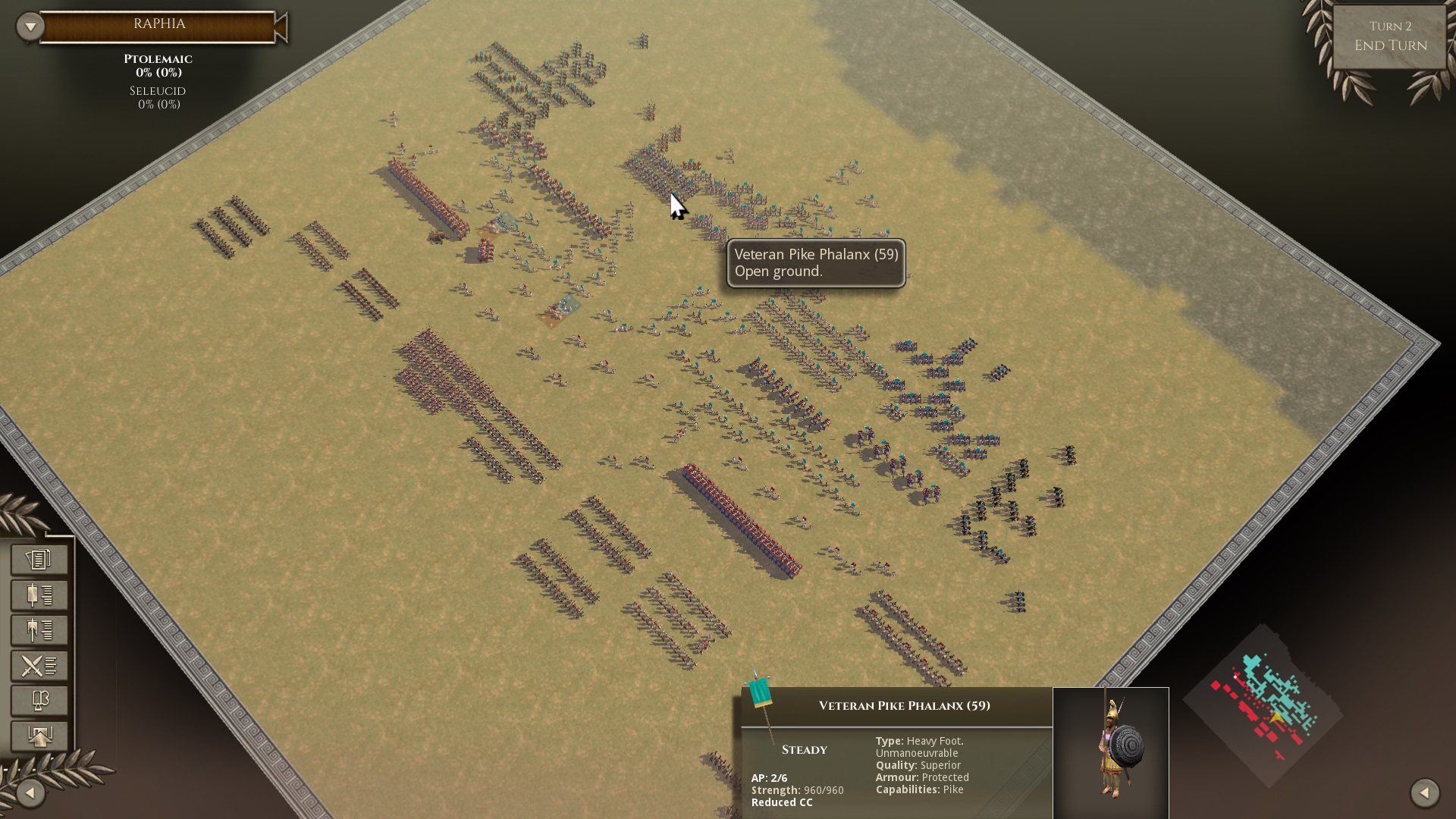1456x819 pixels.
Task: Show the list with the tattered banner icon
Action: click(x=39, y=630)
